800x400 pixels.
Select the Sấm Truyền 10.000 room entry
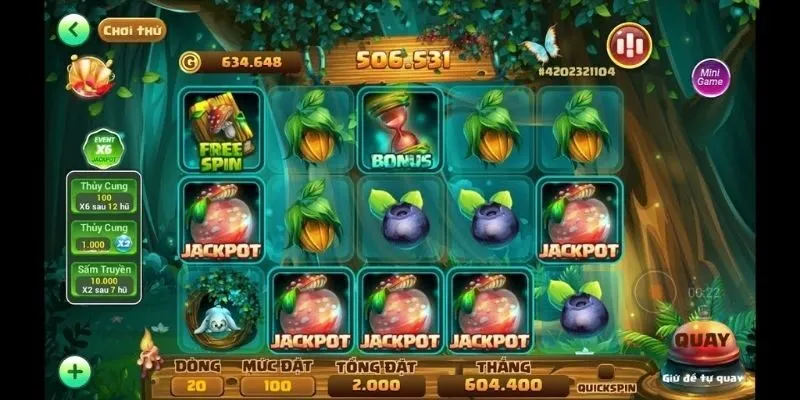click(x=104, y=279)
